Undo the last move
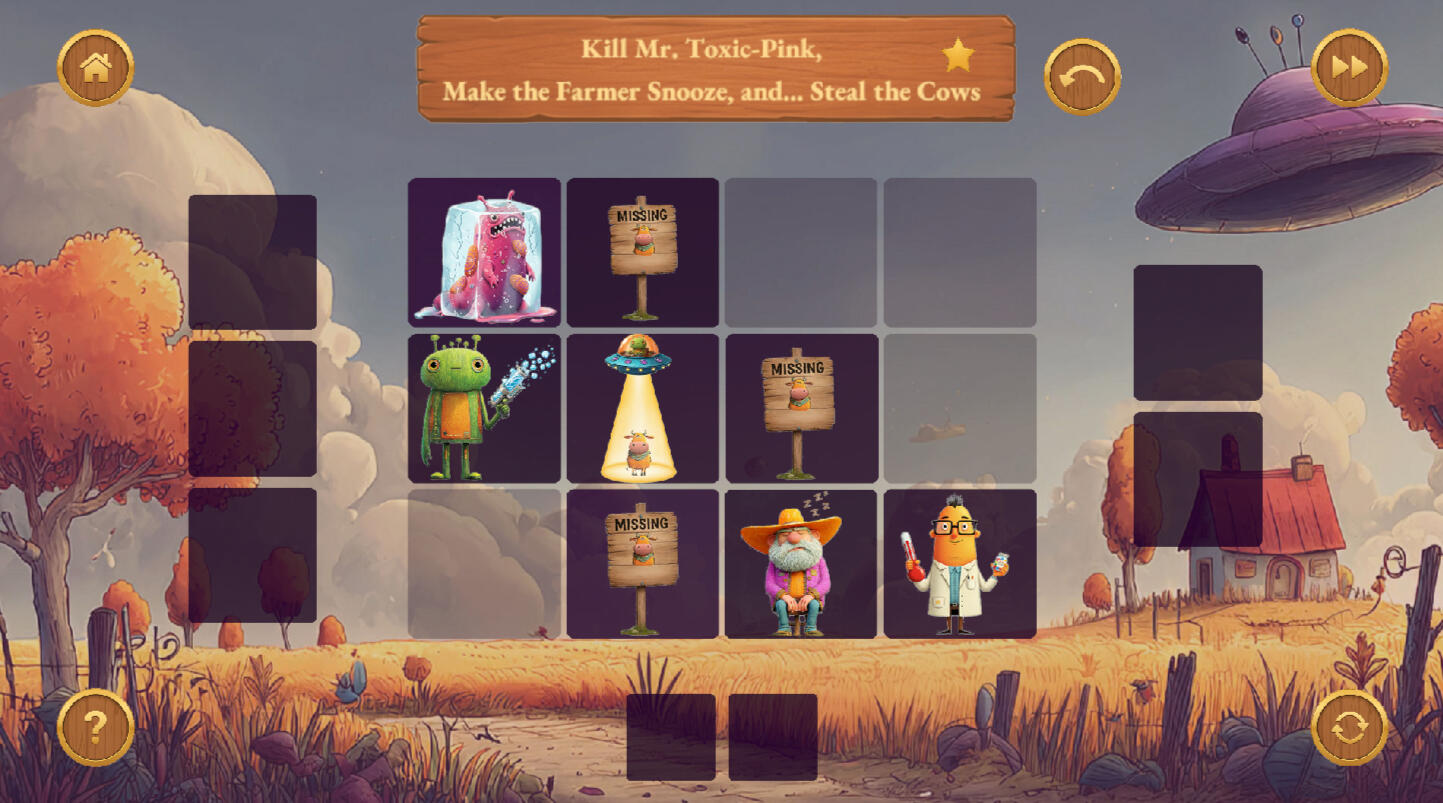1443x803 pixels. click(x=1082, y=77)
